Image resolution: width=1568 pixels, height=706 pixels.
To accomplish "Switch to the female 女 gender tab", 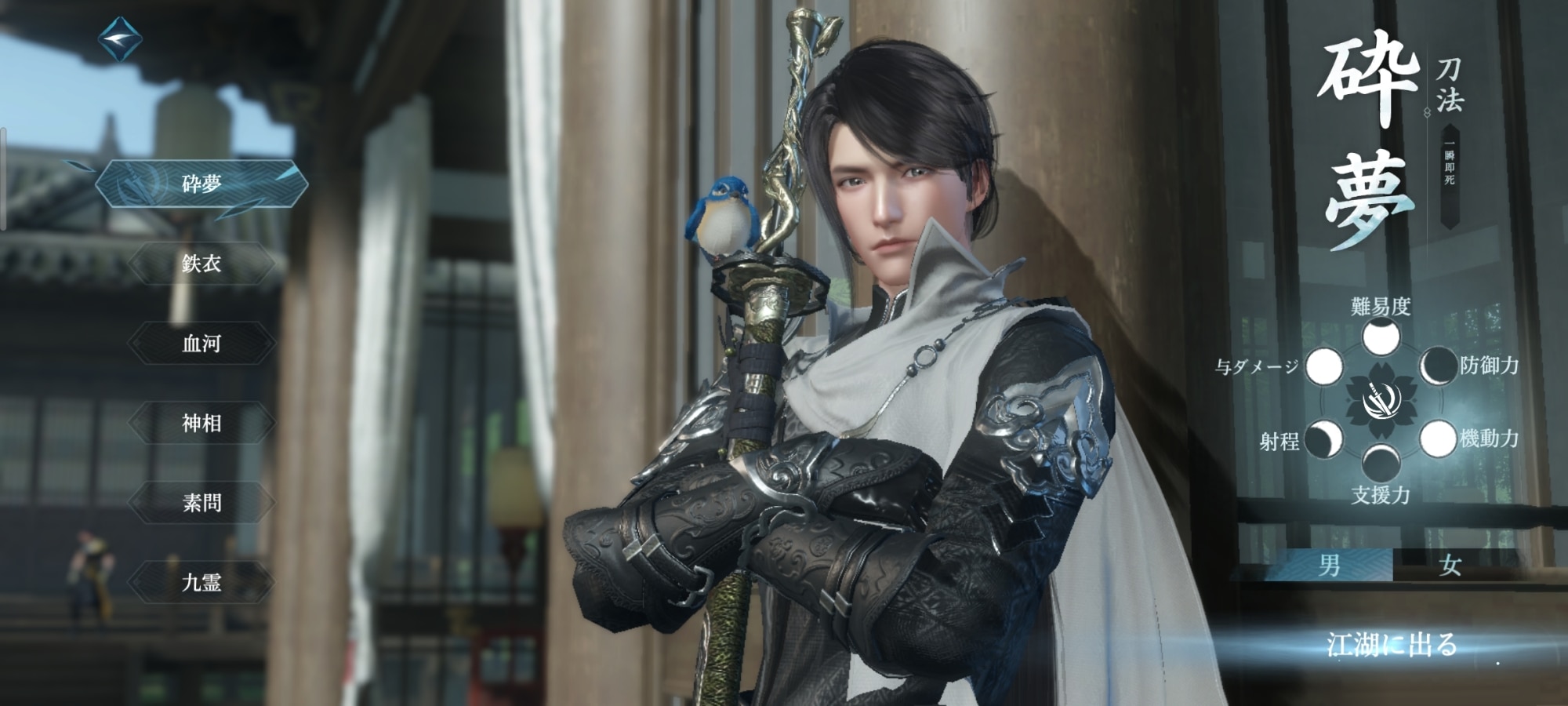I will pos(1450,565).
